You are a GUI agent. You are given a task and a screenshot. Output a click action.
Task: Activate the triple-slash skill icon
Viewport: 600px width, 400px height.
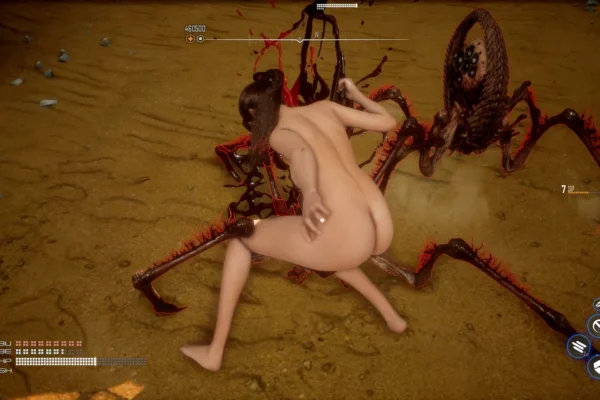coord(580,346)
